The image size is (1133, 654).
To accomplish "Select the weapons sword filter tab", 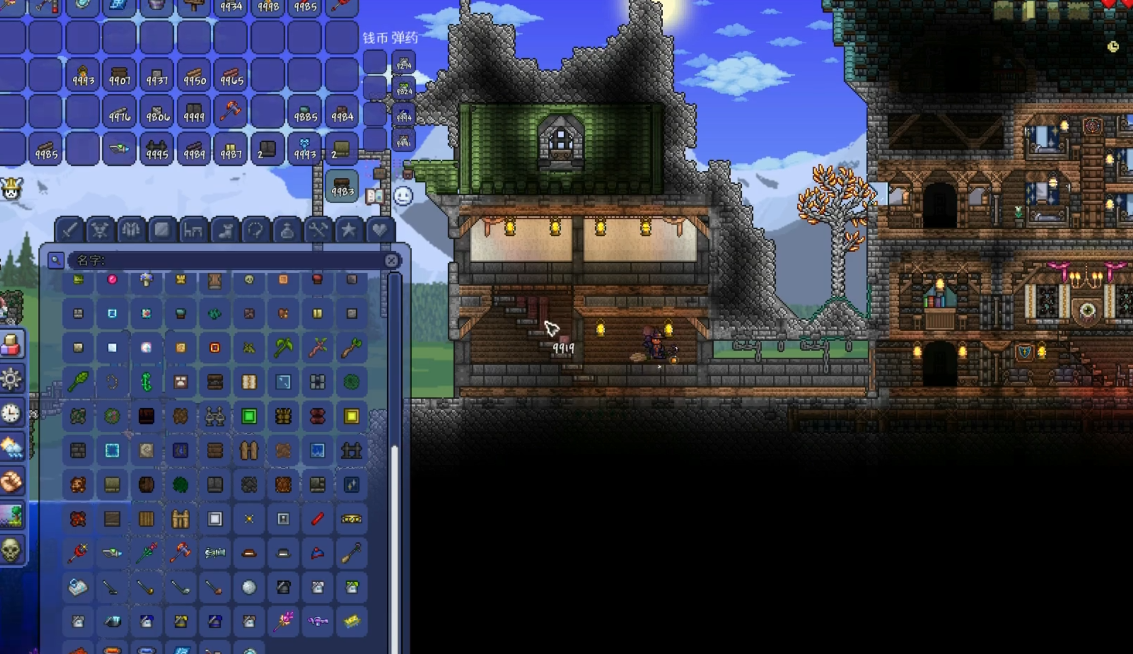I will point(69,230).
